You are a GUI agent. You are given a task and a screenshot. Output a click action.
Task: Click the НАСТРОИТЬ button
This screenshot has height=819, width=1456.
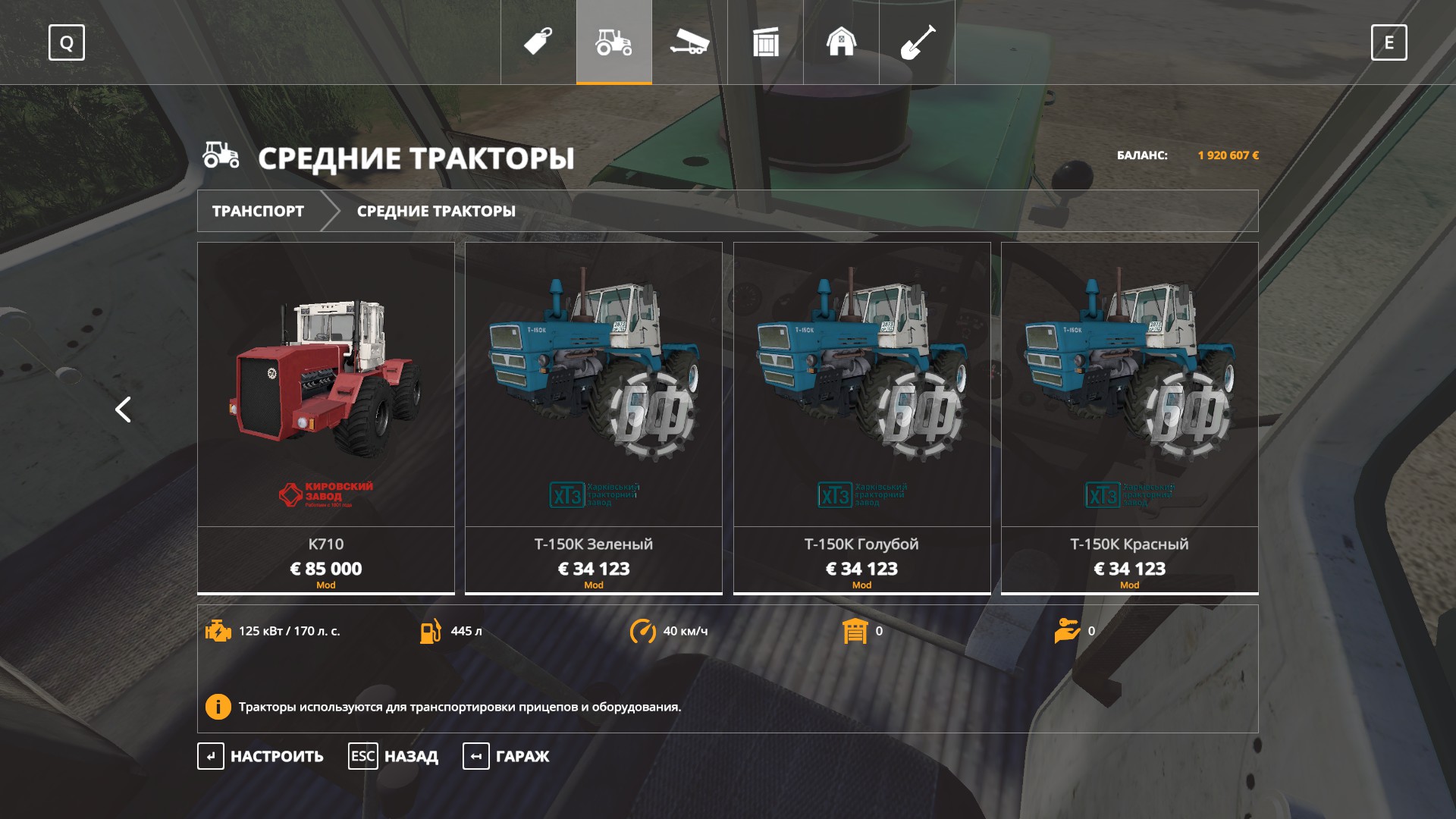[262, 756]
